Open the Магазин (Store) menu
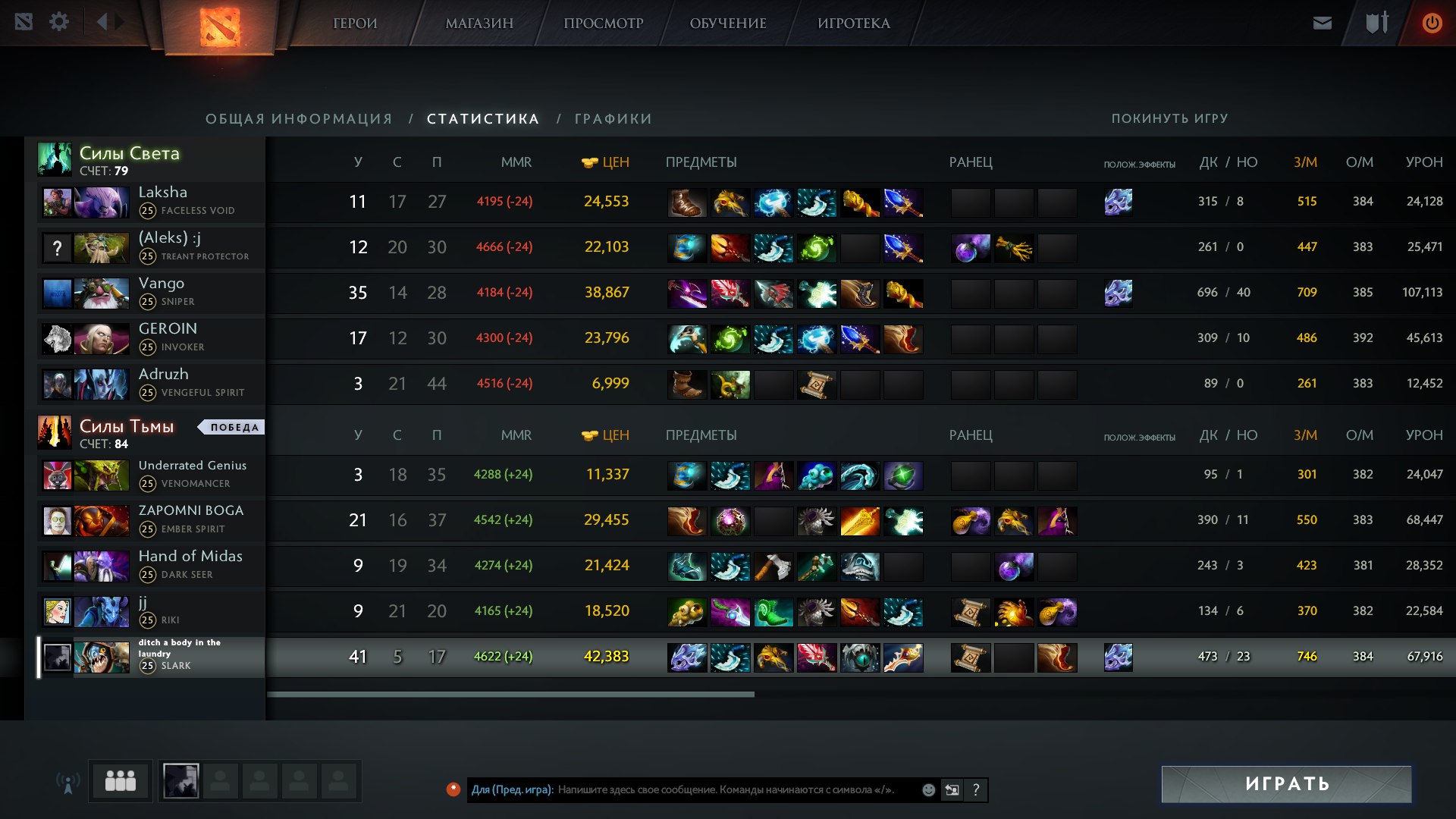The width and height of the screenshot is (1456, 819). click(x=479, y=24)
